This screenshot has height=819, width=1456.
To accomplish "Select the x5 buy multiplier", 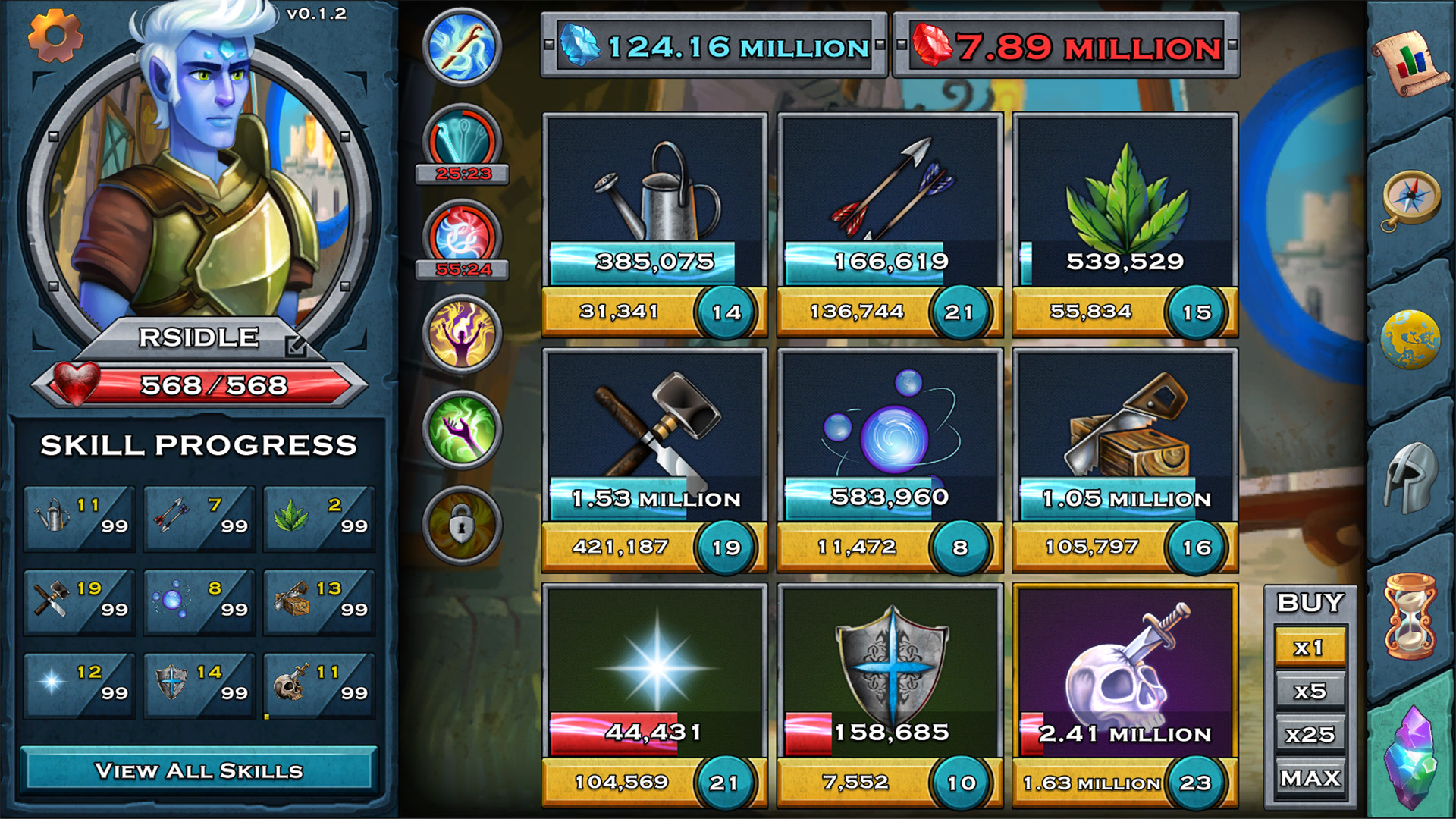I will [1310, 690].
